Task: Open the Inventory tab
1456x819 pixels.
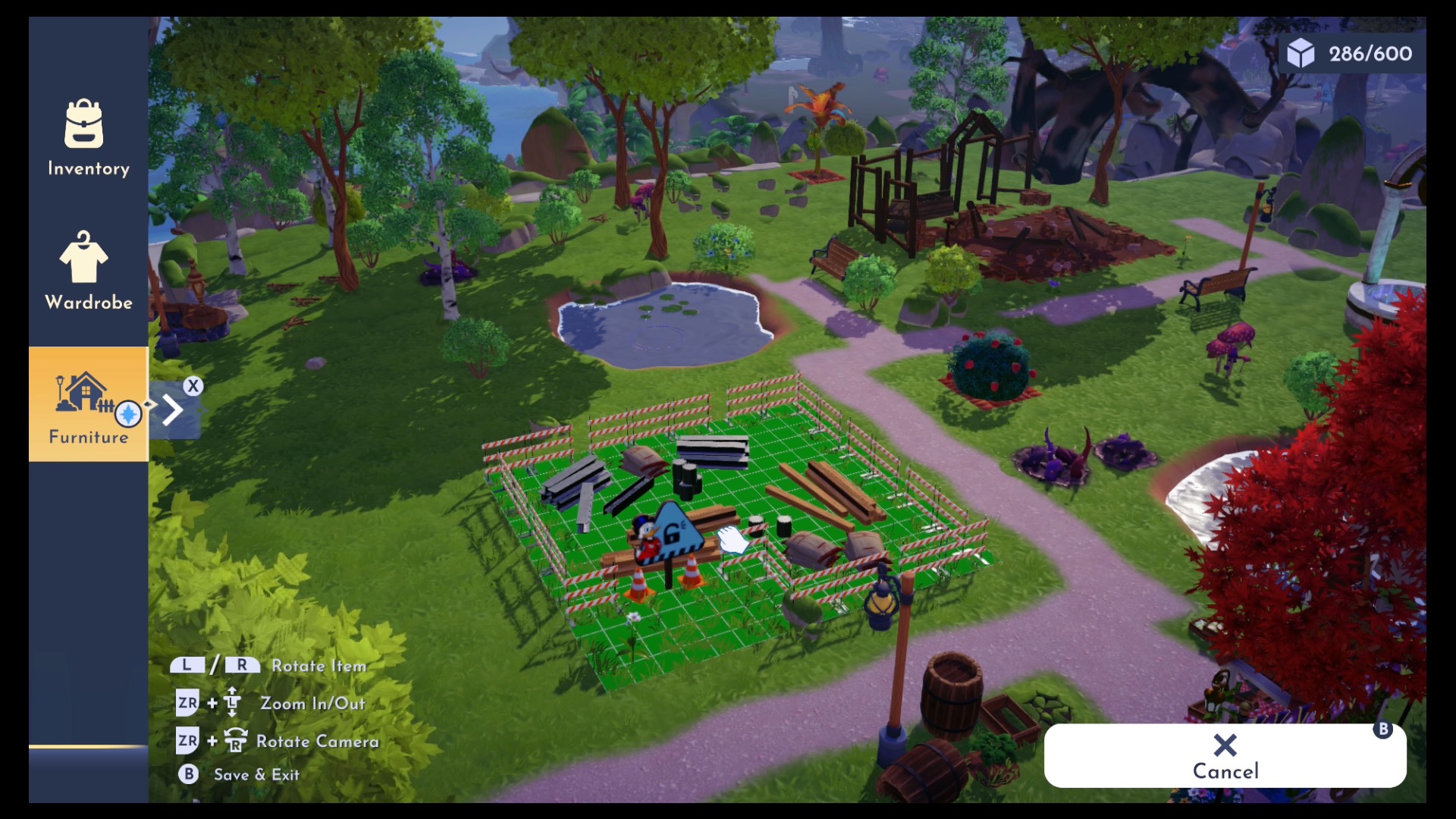Action: point(88,138)
